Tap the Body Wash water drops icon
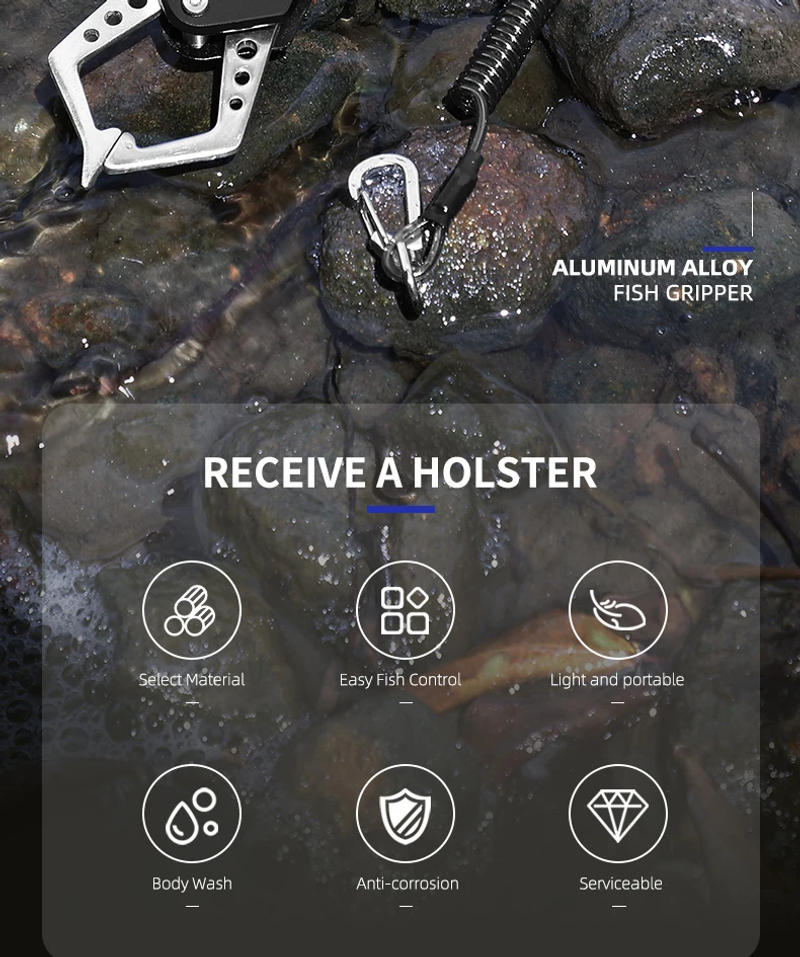This screenshot has width=800, height=957. tap(191, 814)
